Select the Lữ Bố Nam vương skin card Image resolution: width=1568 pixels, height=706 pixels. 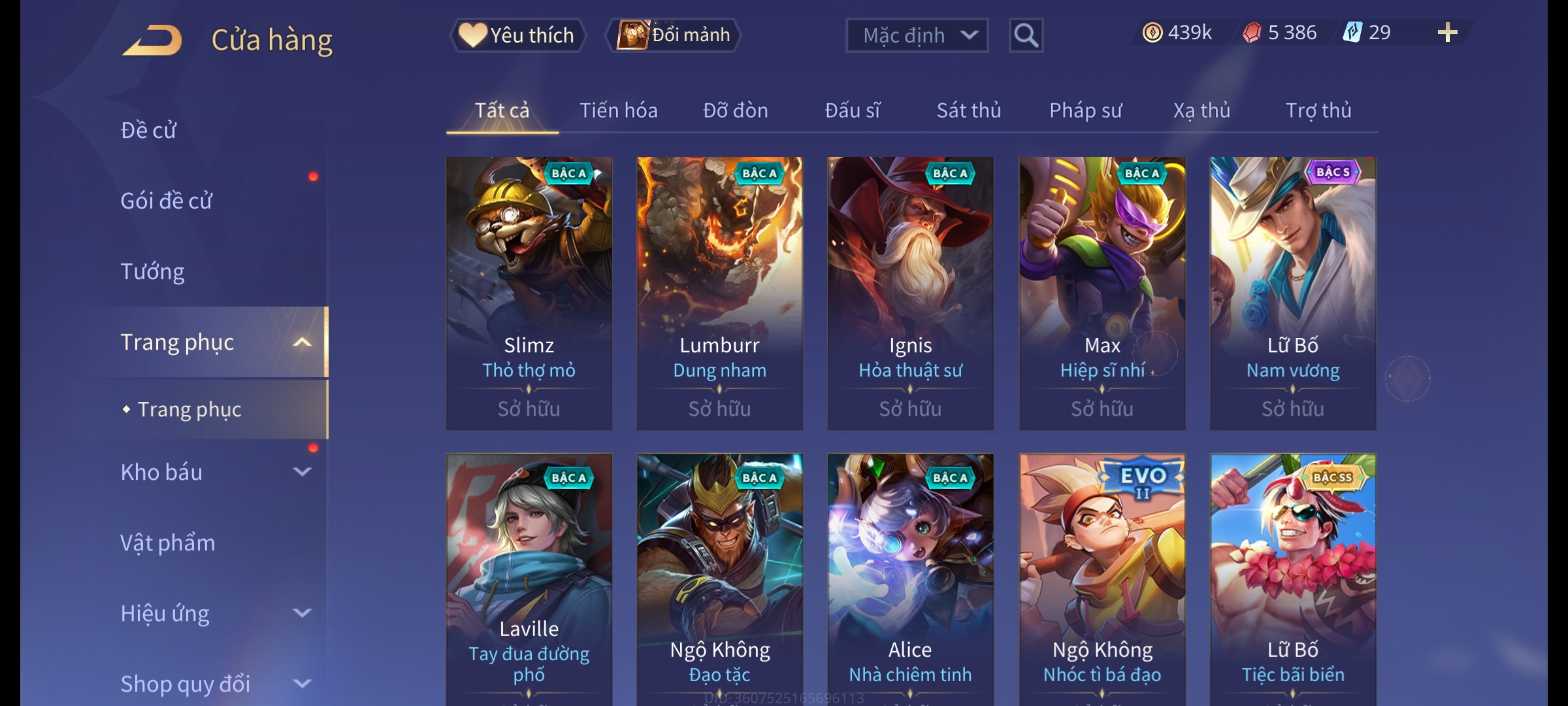pyautogui.click(x=1292, y=293)
